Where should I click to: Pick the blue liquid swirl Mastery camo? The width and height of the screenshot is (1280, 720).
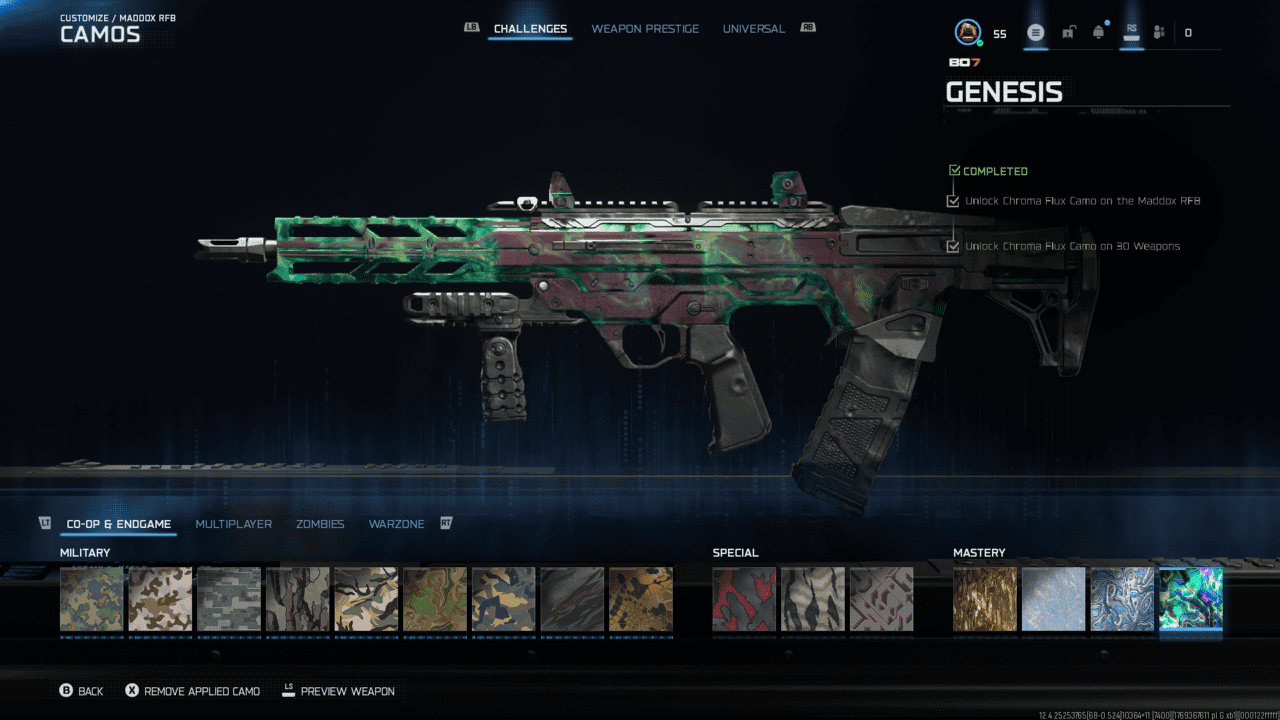pos(1122,599)
